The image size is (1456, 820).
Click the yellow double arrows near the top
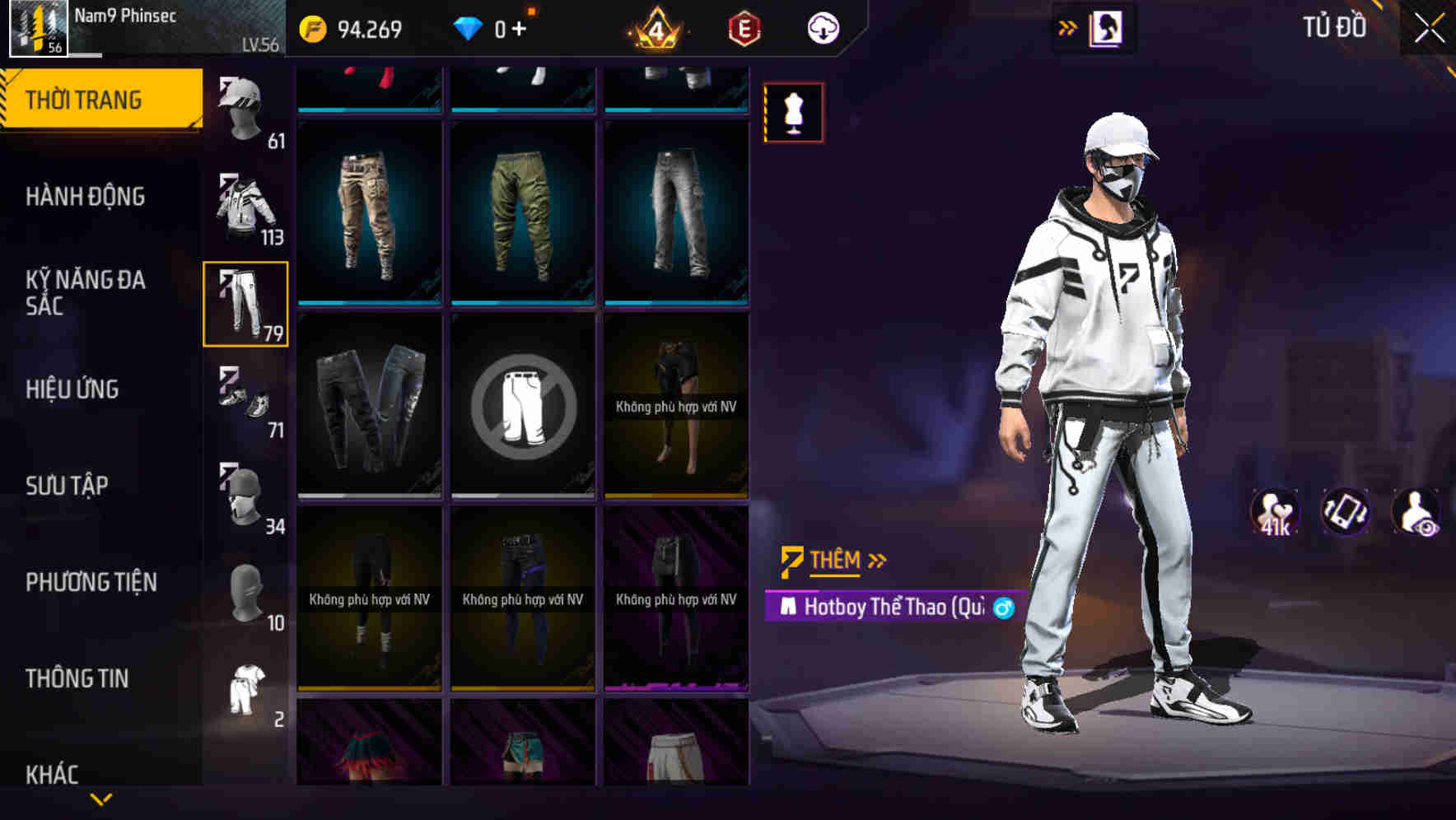pyautogui.click(x=1066, y=26)
